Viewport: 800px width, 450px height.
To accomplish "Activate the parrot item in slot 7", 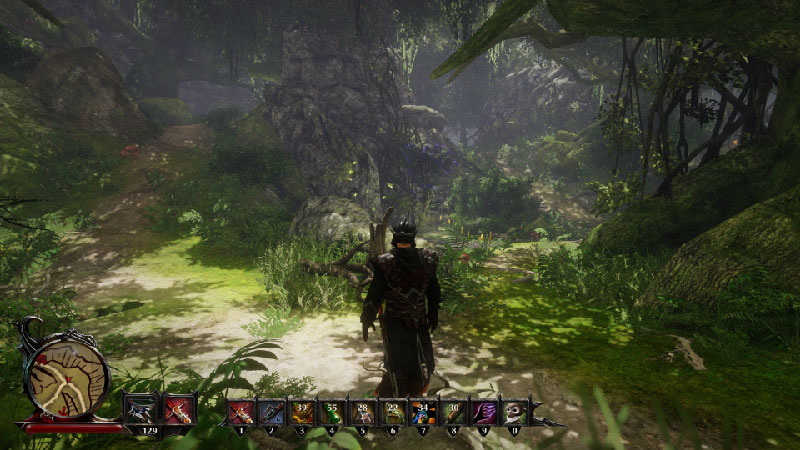I will pyautogui.click(x=423, y=412).
